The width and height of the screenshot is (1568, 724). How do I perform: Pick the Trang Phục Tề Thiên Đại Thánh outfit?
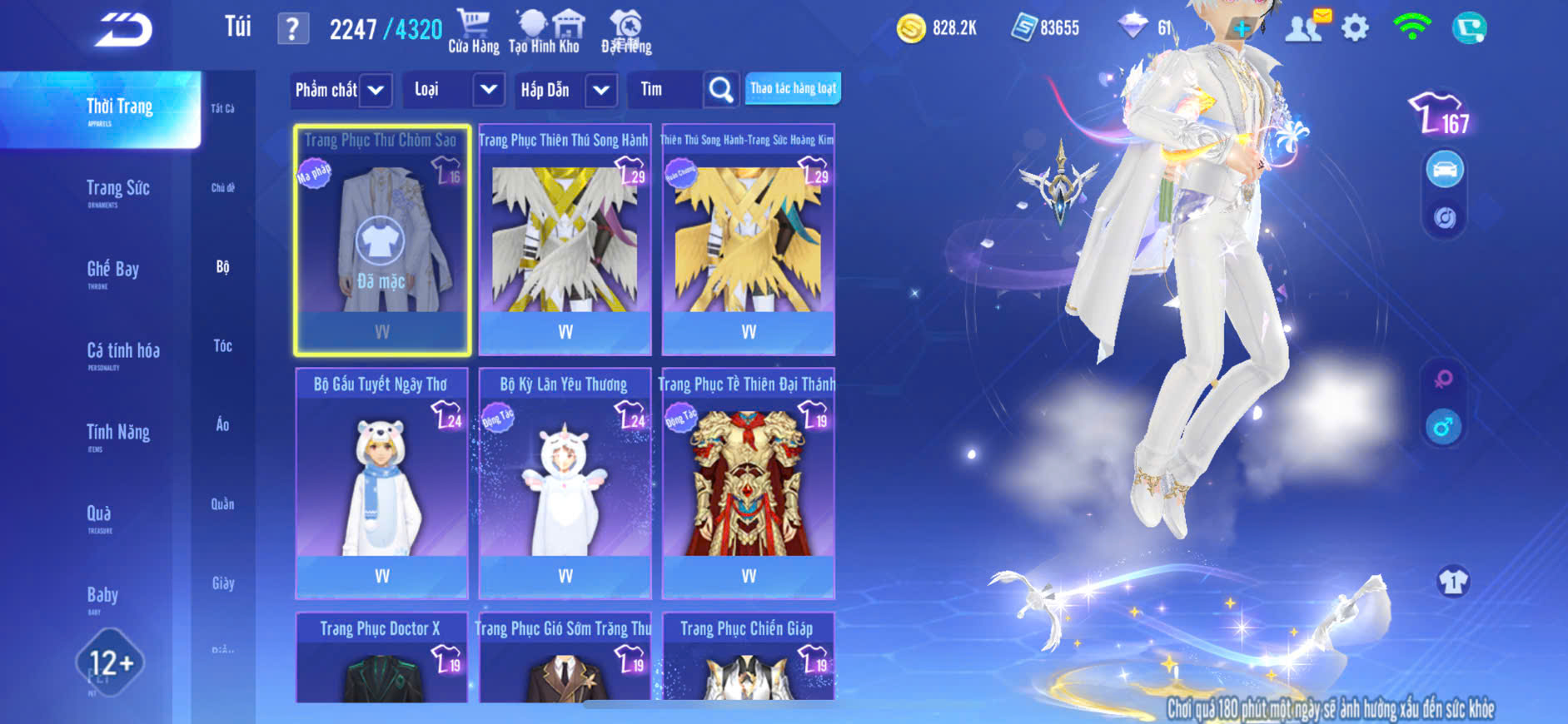[x=748, y=483]
